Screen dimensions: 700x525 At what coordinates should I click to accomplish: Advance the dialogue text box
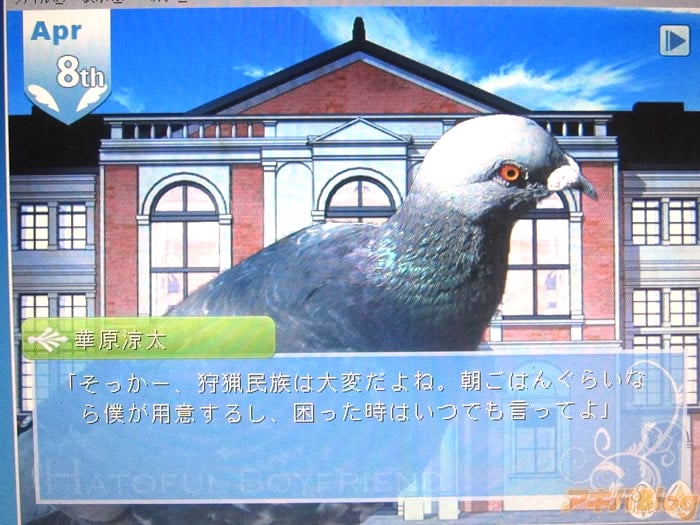pos(340,420)
